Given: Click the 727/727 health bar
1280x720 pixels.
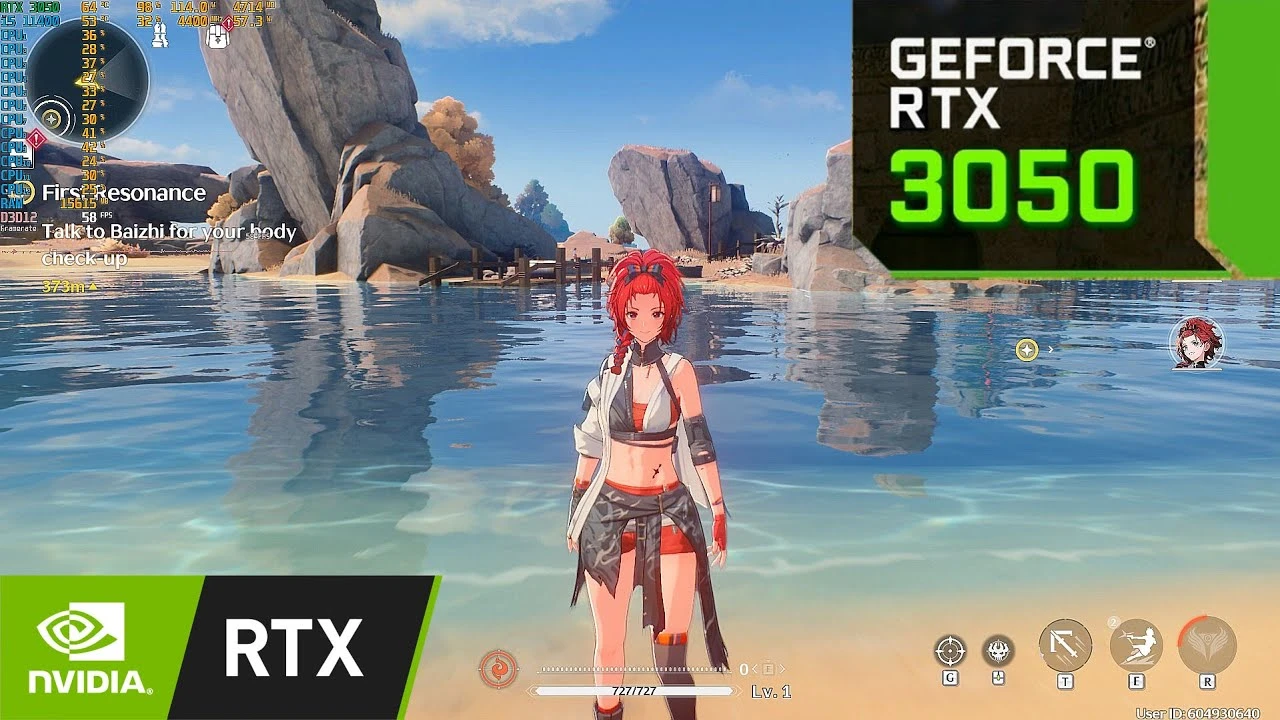Looking at the screenshot, I should (633, 690).
